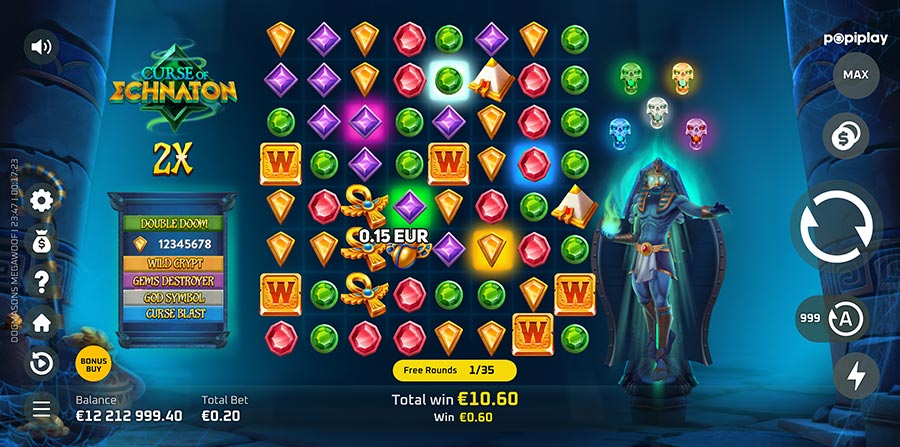Click the yellow Bonus Buy button
Image resolution: width=900 pixels, height=447 pixels.
click(x=92, y=364)
